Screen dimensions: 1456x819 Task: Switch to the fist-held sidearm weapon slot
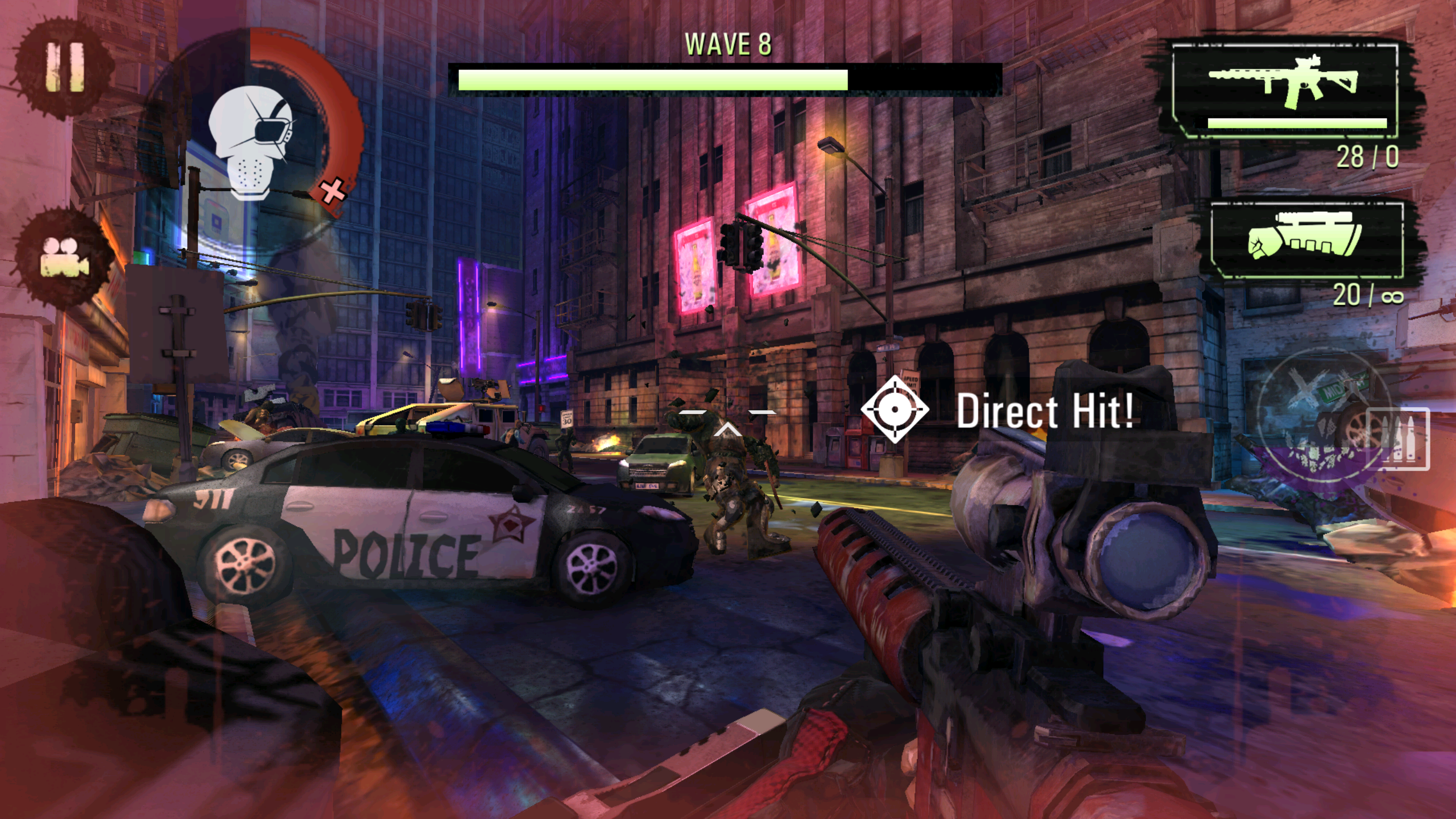point(1306,240)
